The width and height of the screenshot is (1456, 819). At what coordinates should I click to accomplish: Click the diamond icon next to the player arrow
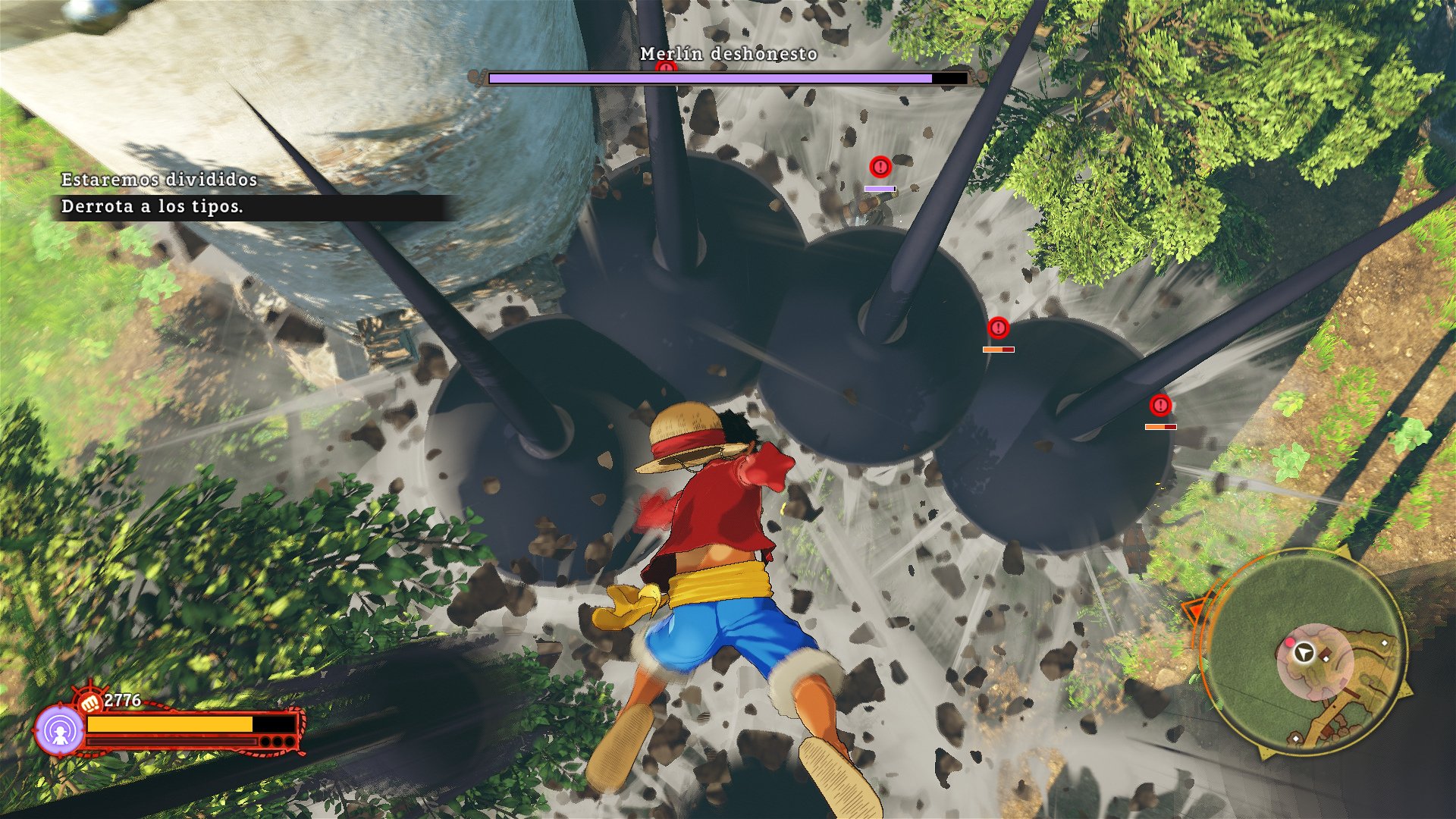[1326, 658]
